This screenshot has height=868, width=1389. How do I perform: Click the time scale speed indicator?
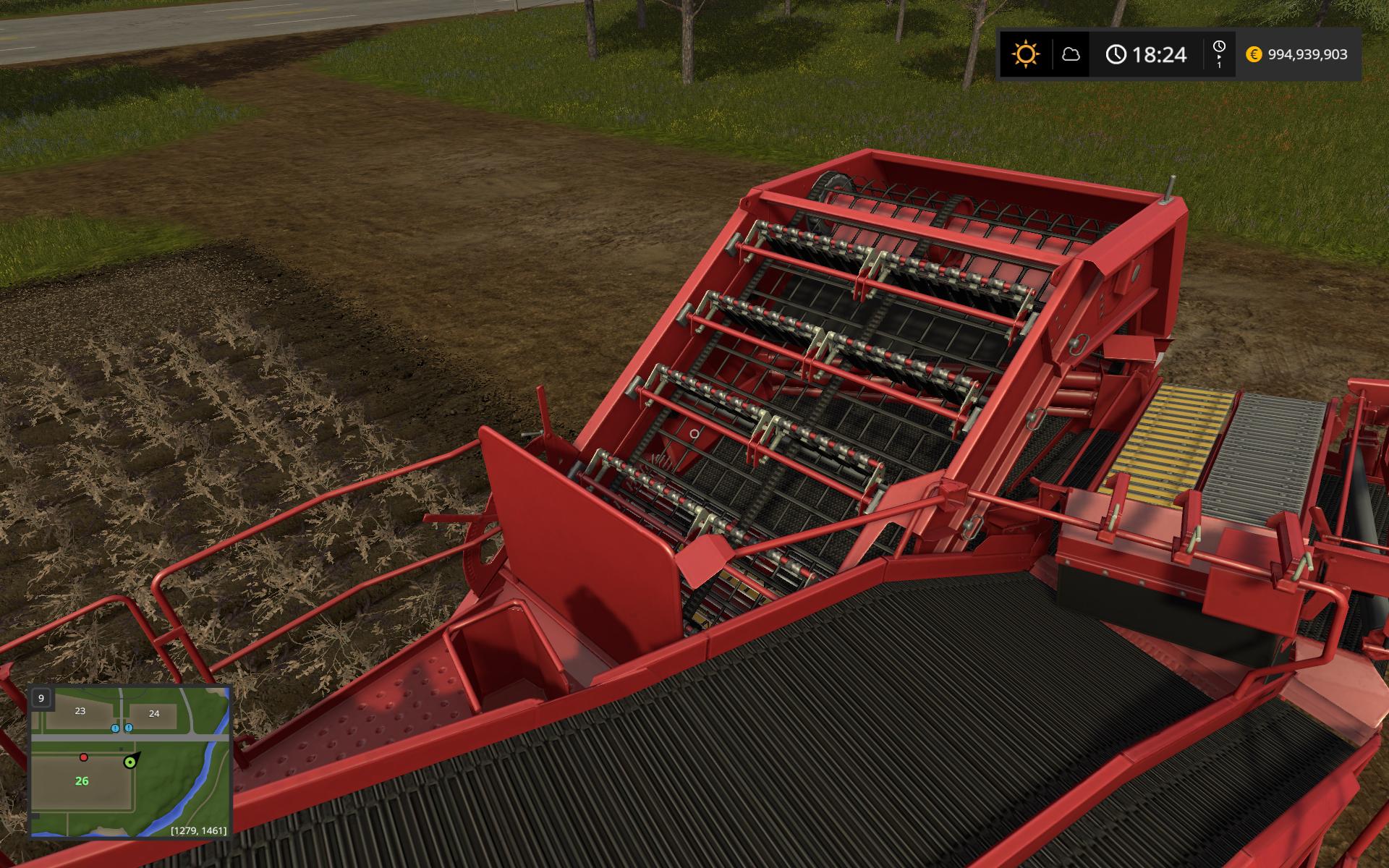click(x=1219, y=54)
